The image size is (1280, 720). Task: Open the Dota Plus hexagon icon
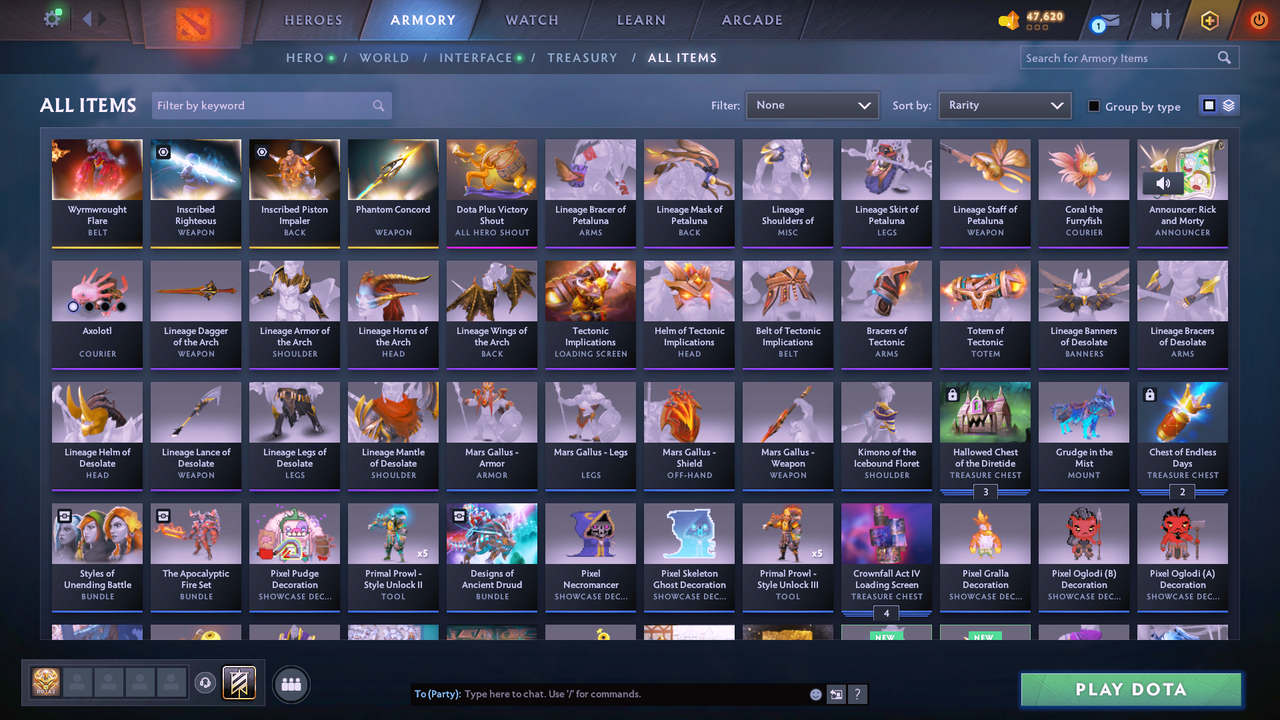[1209, 20]
